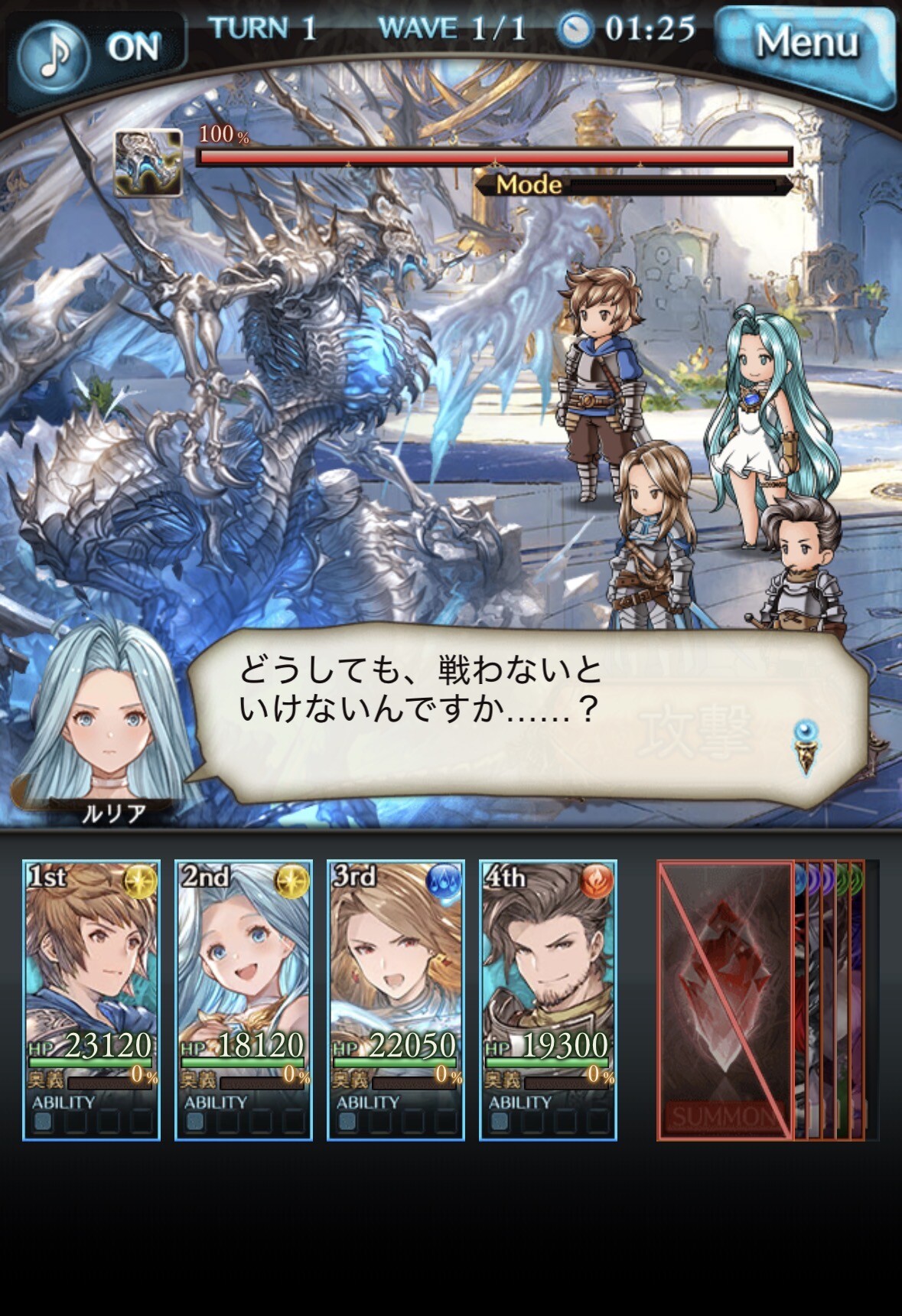Click the boss portrait icon by the HP bar

click(x=148, y=162)
